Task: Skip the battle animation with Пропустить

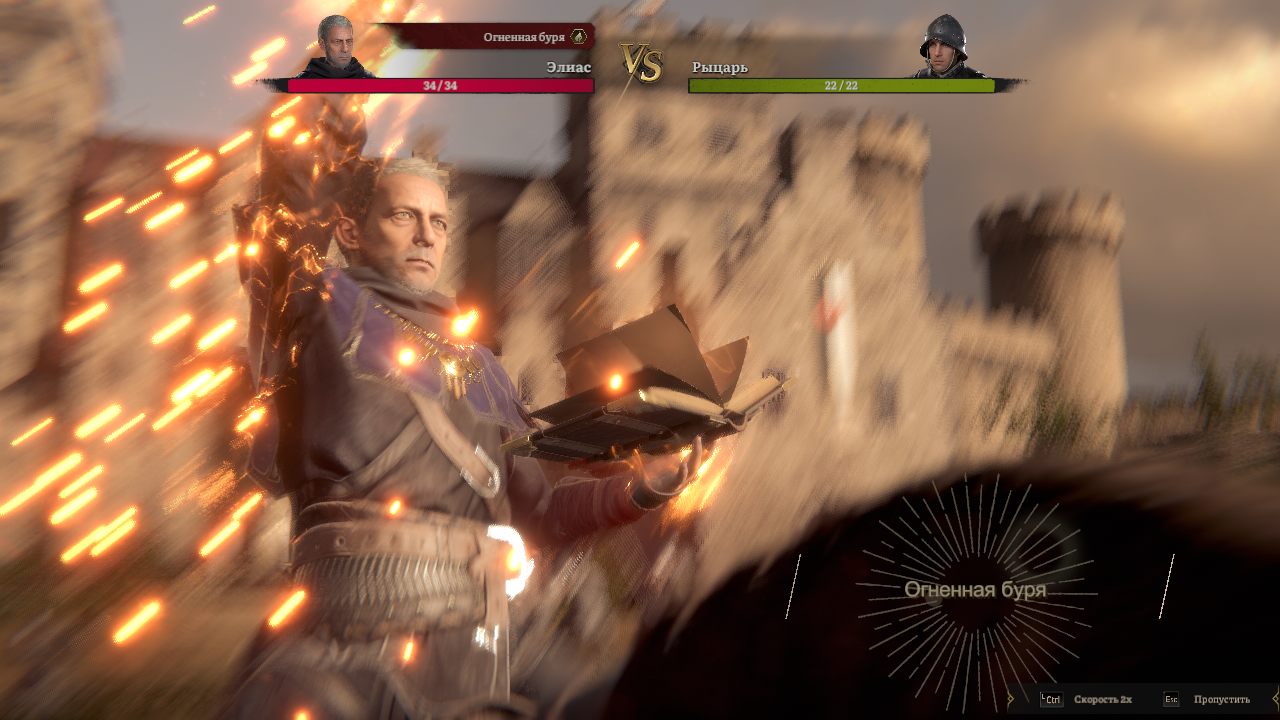Action: [x=1220, y=699]
